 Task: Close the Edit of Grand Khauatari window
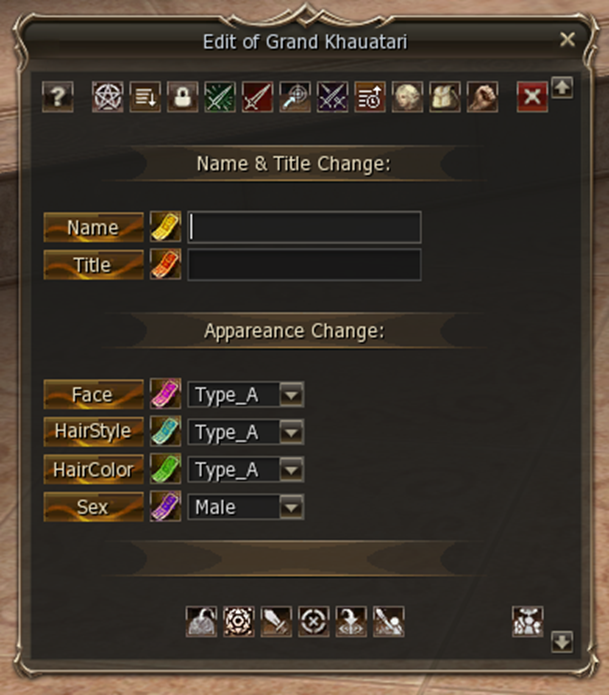click(x=567, y=40)
